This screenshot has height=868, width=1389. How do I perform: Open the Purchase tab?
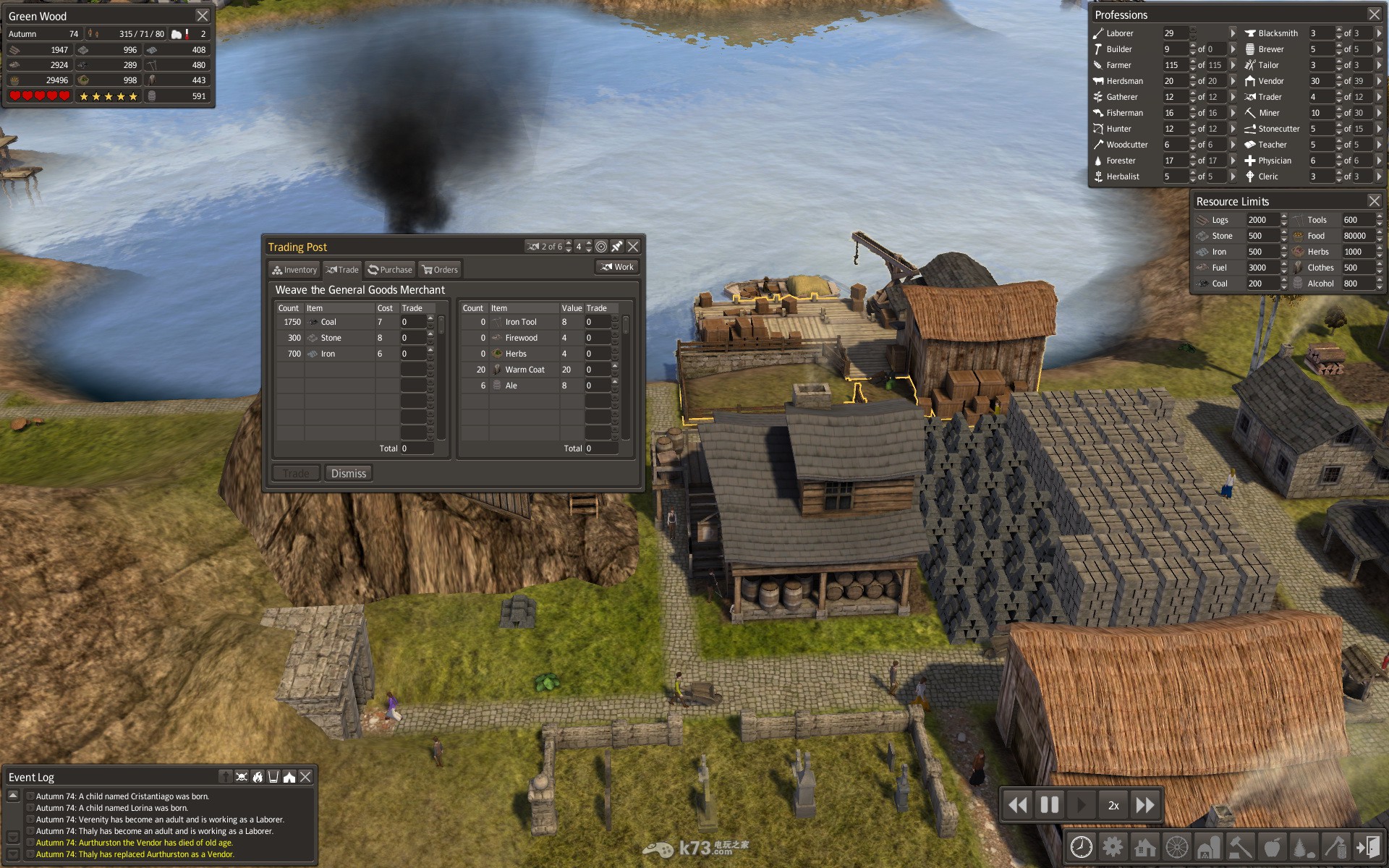390,270
